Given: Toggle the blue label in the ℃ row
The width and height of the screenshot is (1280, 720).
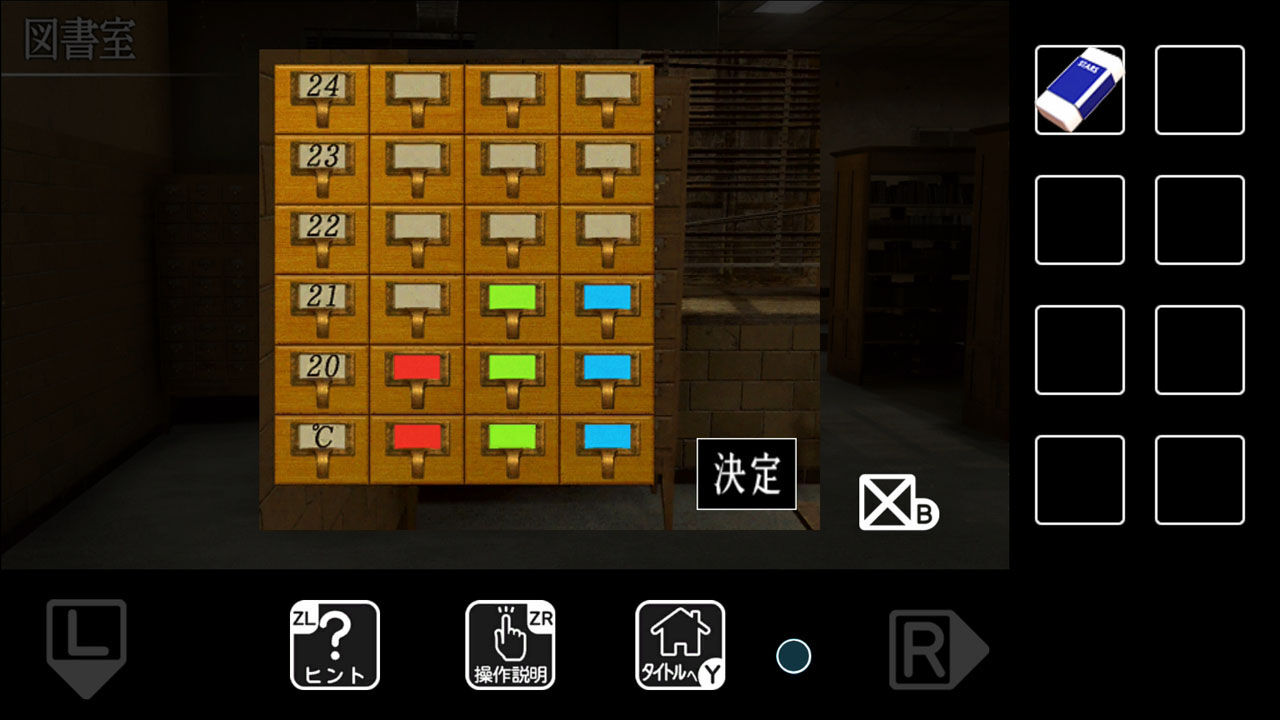Looking at the screenshot, I should 609,436.
